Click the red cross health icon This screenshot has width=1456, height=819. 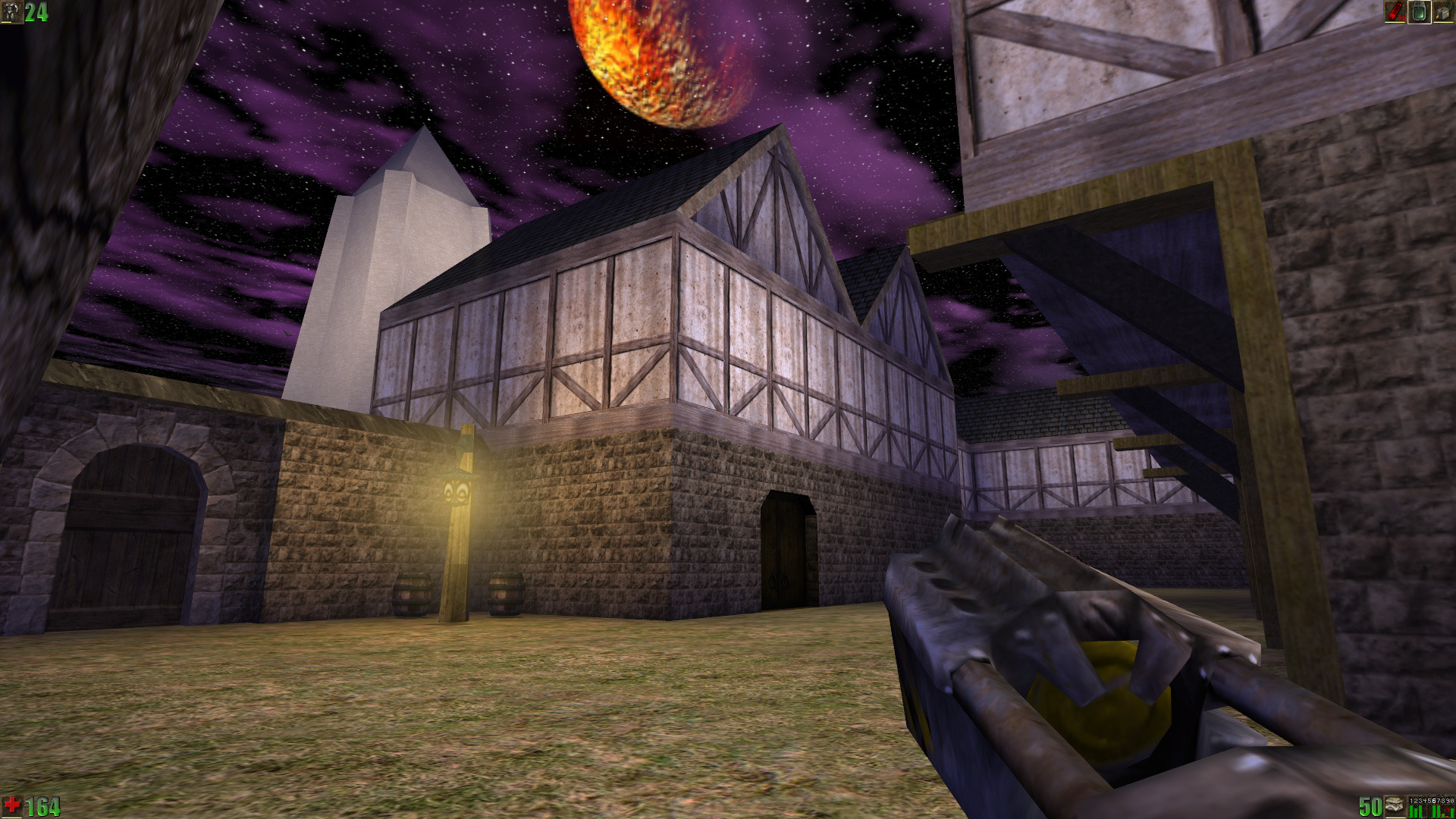12,805
